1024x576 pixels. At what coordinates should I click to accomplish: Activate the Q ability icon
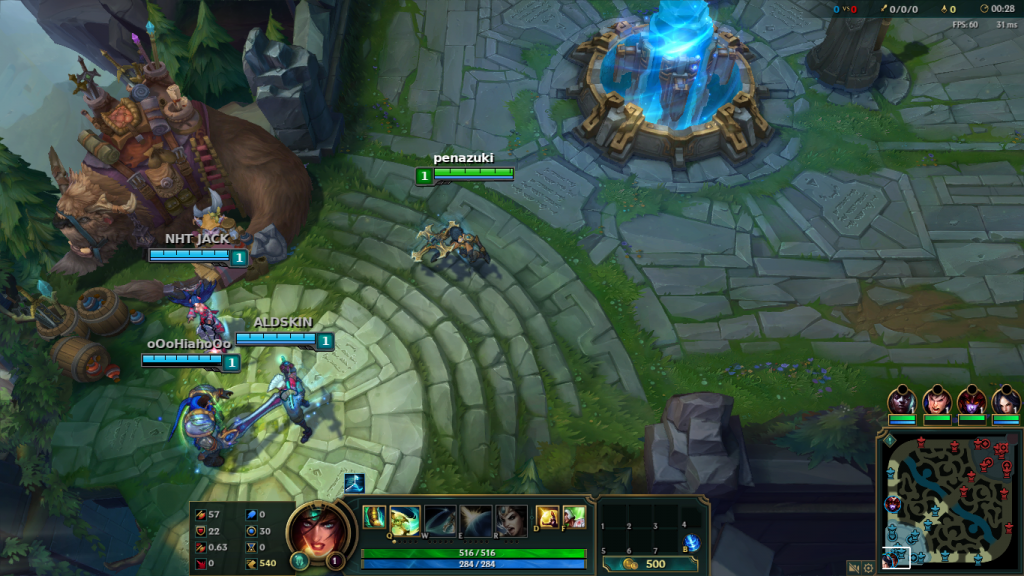click(404, 519)
